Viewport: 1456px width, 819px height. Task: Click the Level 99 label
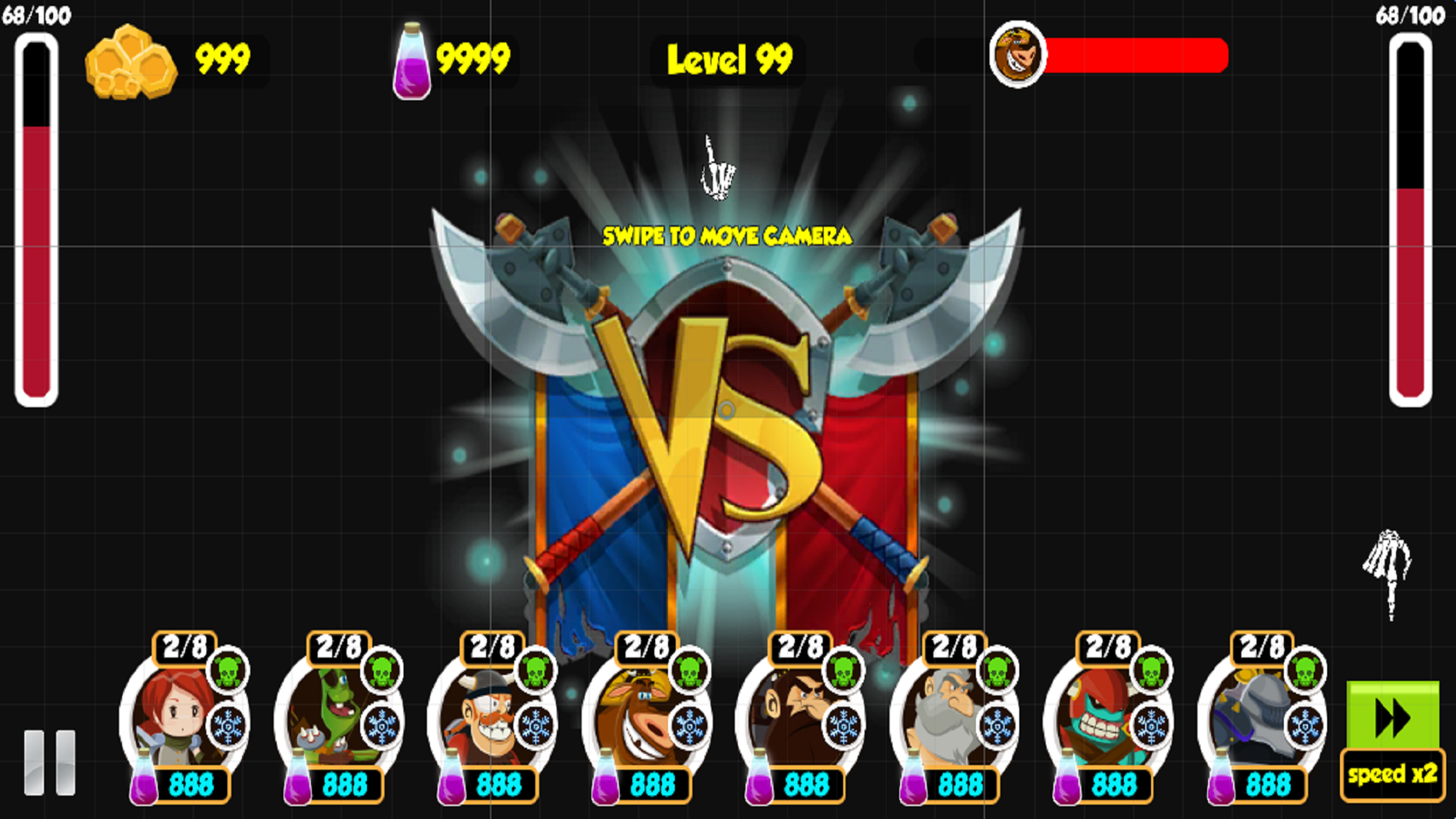pyautogui.click(x=728, y=61)
